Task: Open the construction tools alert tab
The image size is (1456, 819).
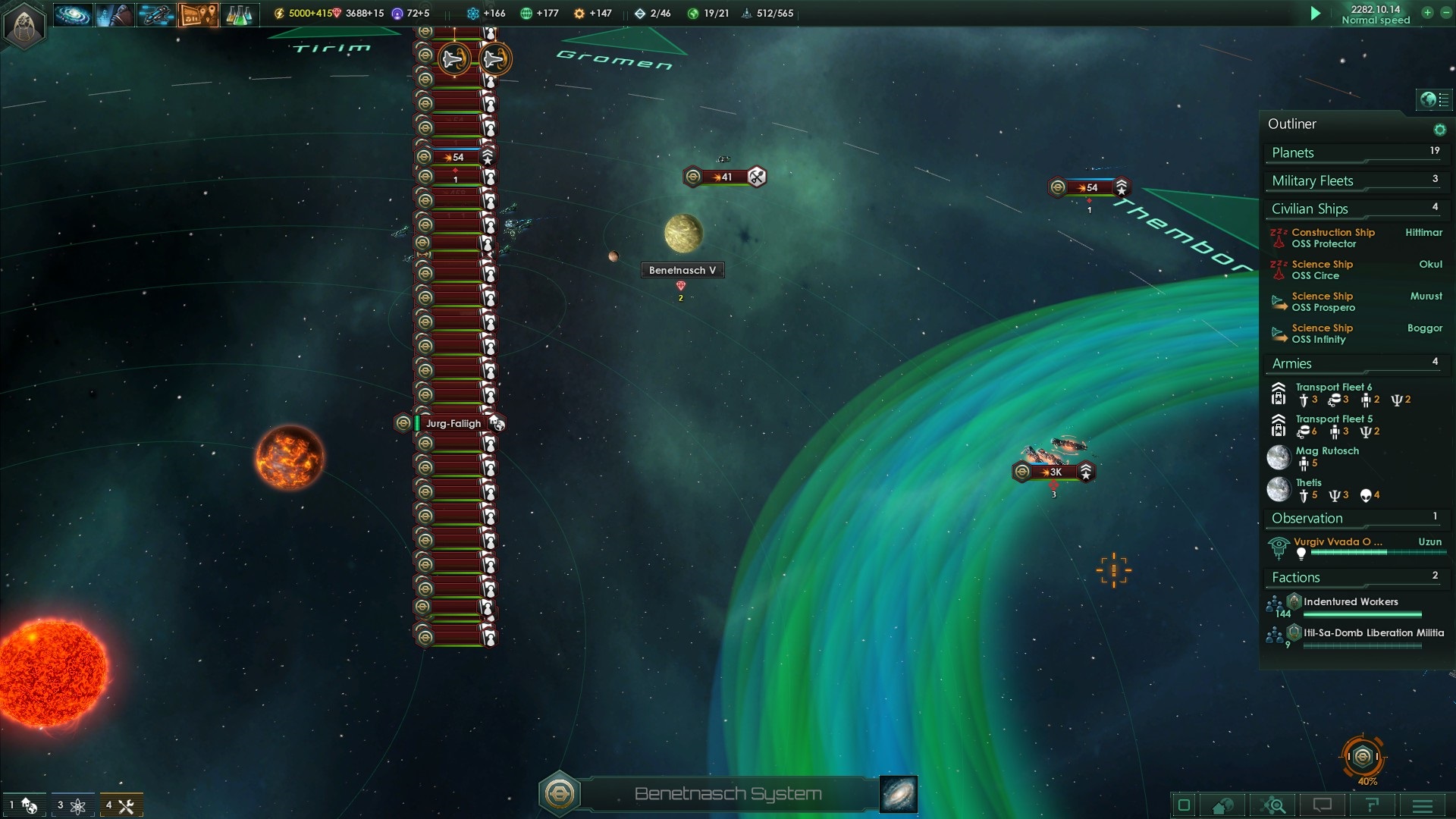Action: [121, 805]
